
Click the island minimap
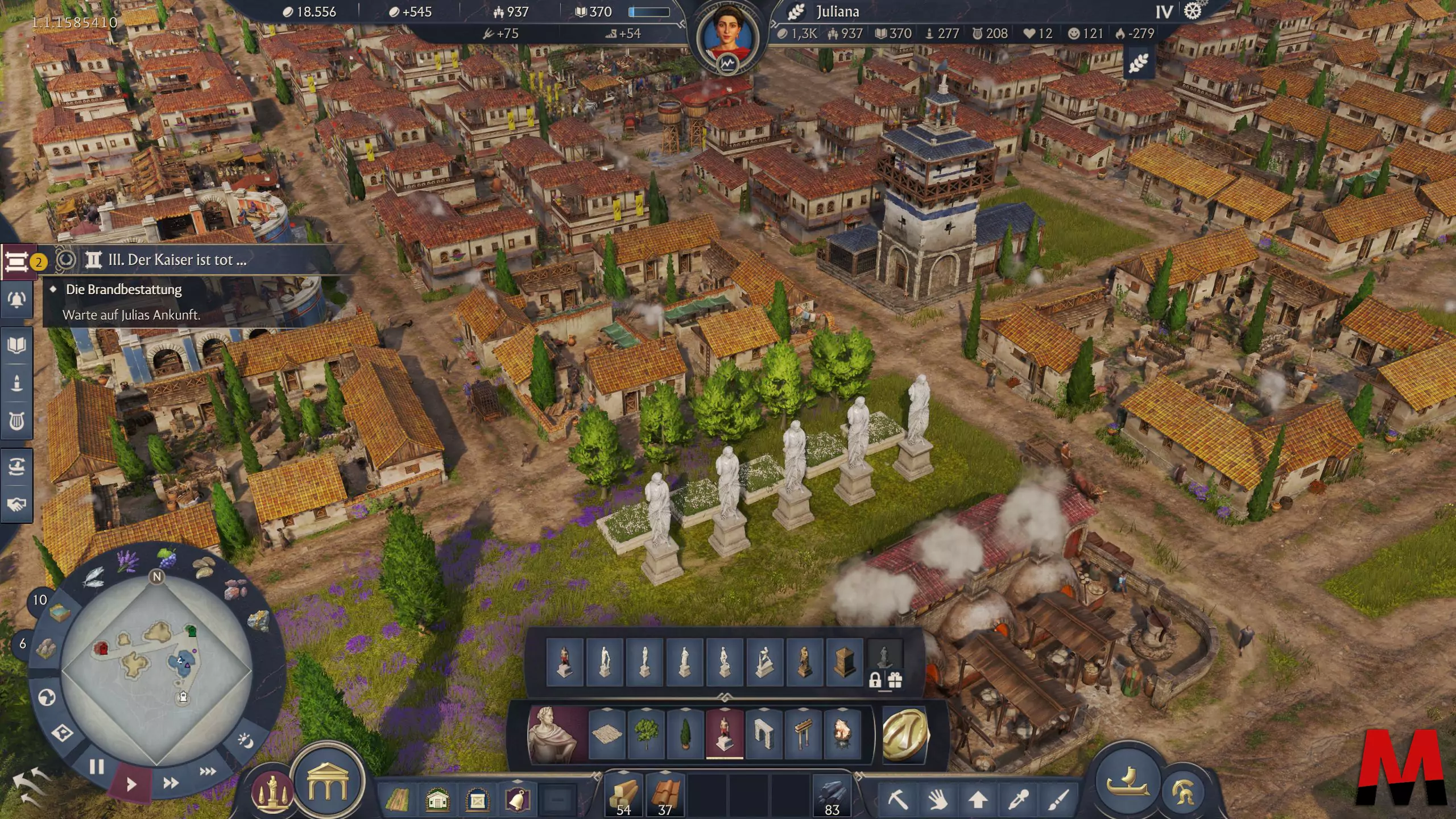point(156,671)
